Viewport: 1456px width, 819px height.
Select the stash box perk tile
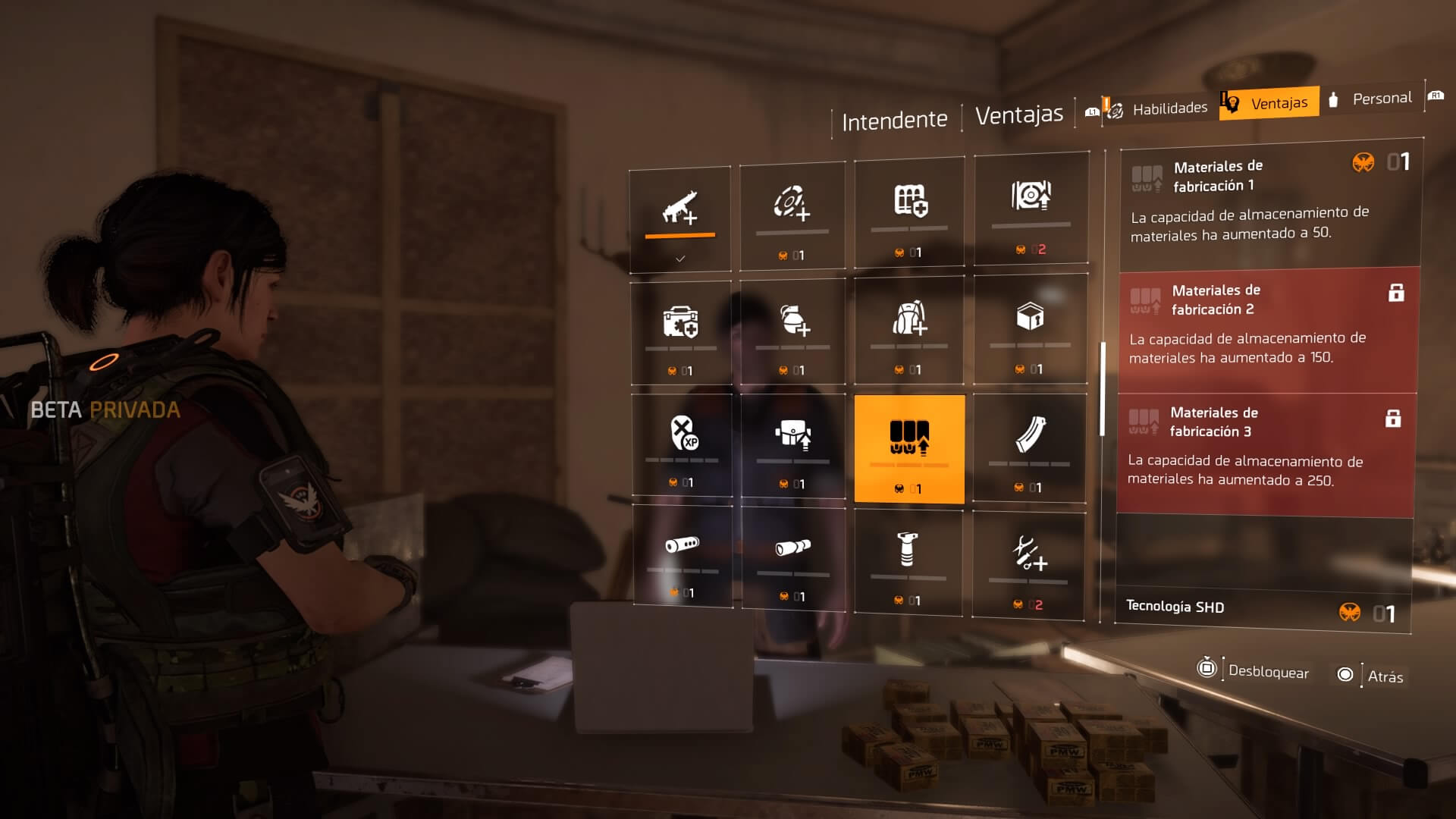point(1031,328)
